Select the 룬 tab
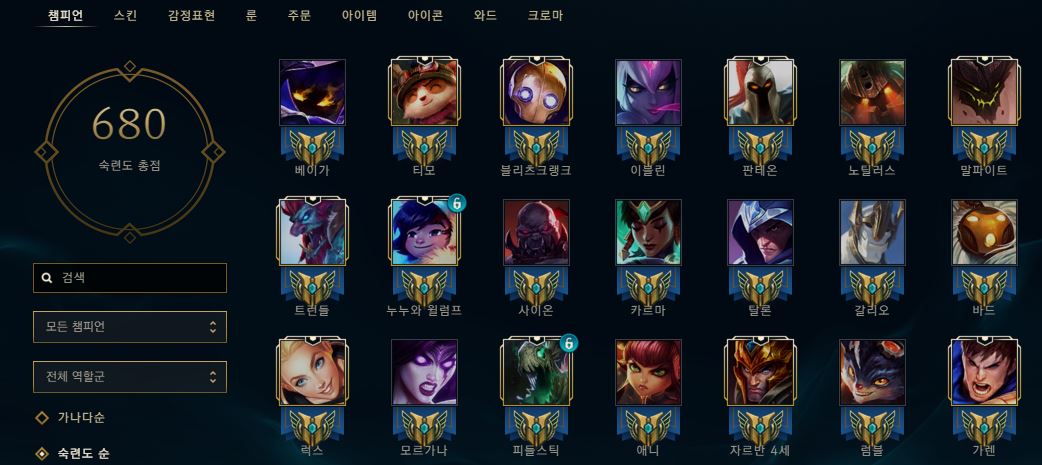This screenshot has height=465, width=1042. (x=251, y=16)
